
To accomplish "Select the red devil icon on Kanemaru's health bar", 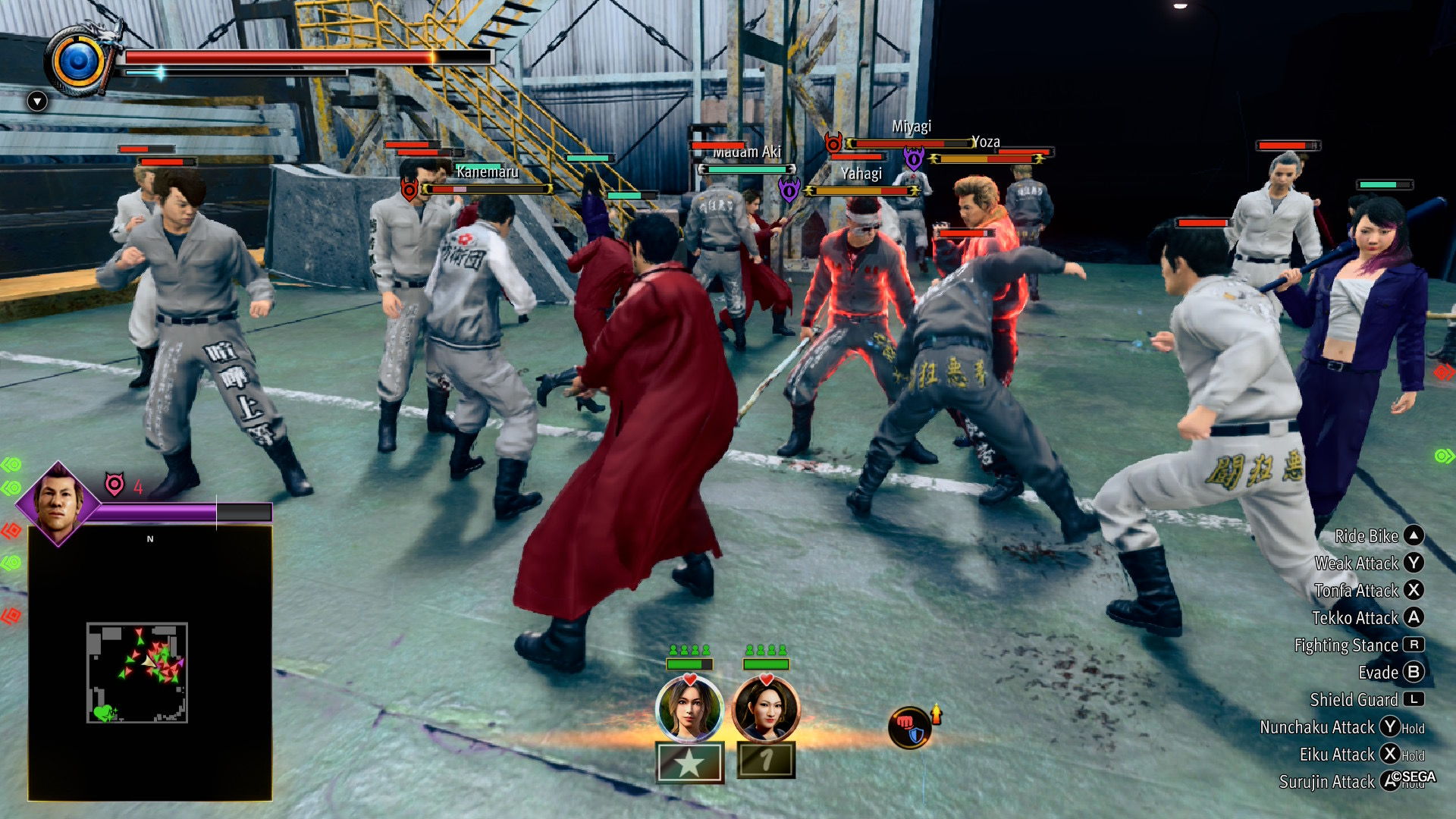I will point(409,189).
